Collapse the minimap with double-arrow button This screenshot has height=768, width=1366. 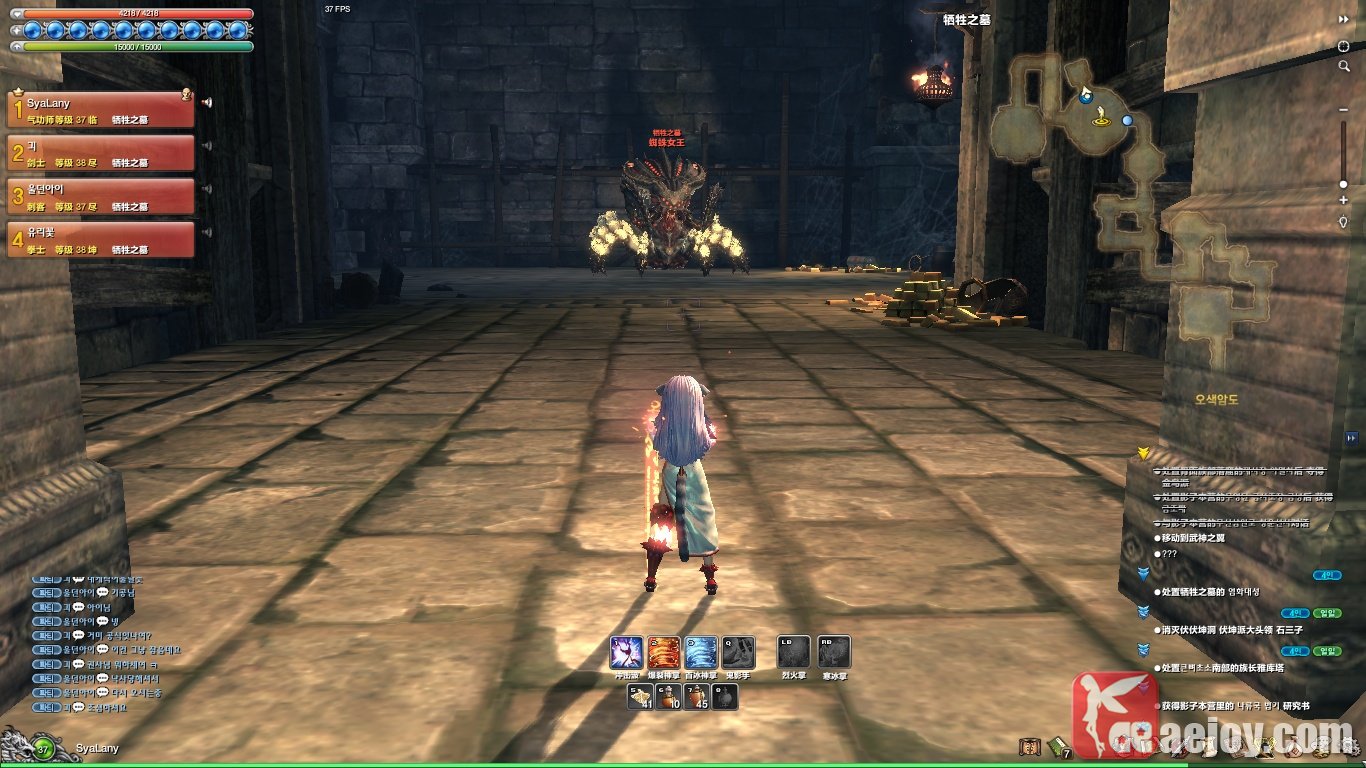click(1344, 19)
